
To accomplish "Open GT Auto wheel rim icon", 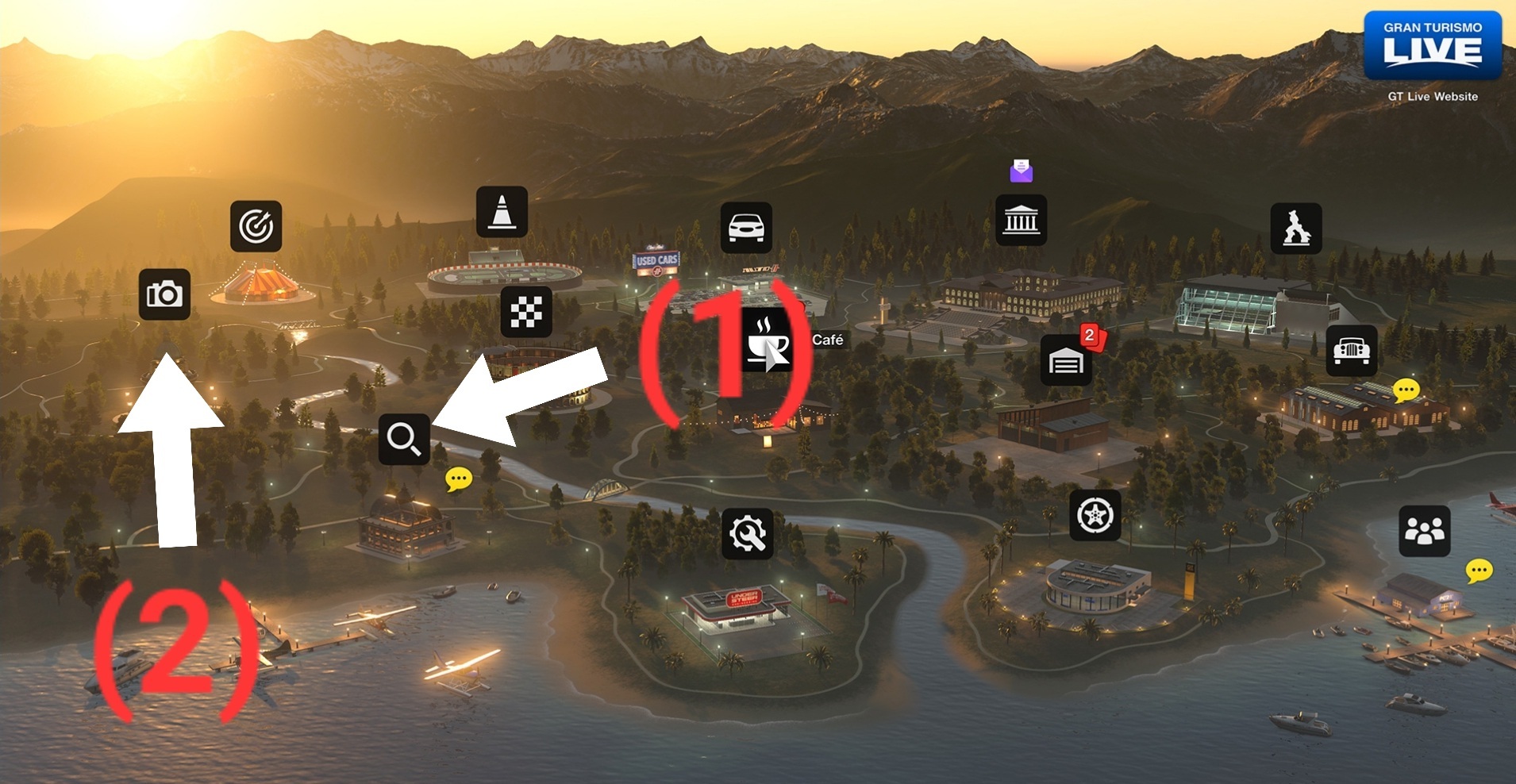I will pos(1095,516).
